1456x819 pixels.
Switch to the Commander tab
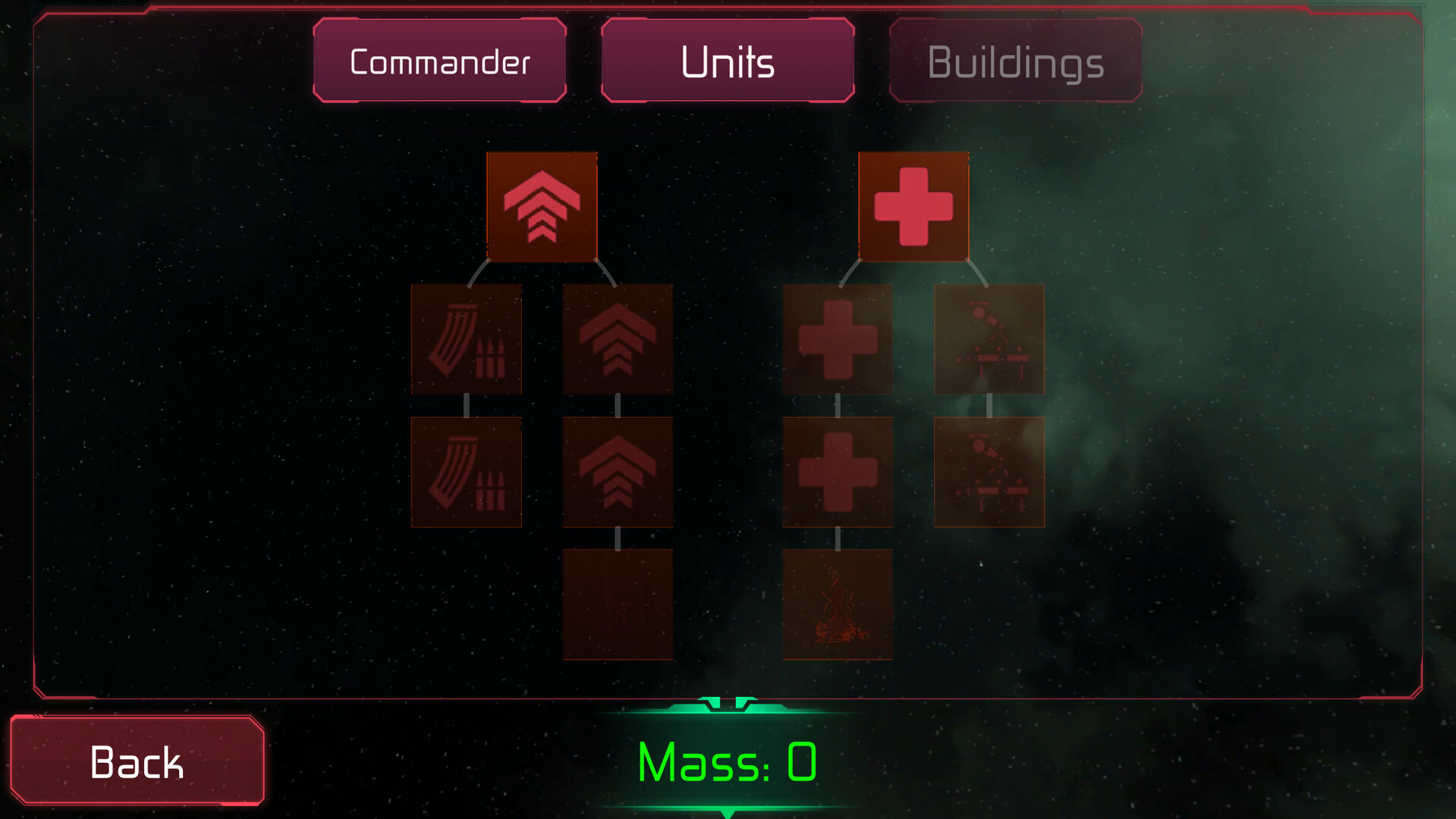coord(439,61)
